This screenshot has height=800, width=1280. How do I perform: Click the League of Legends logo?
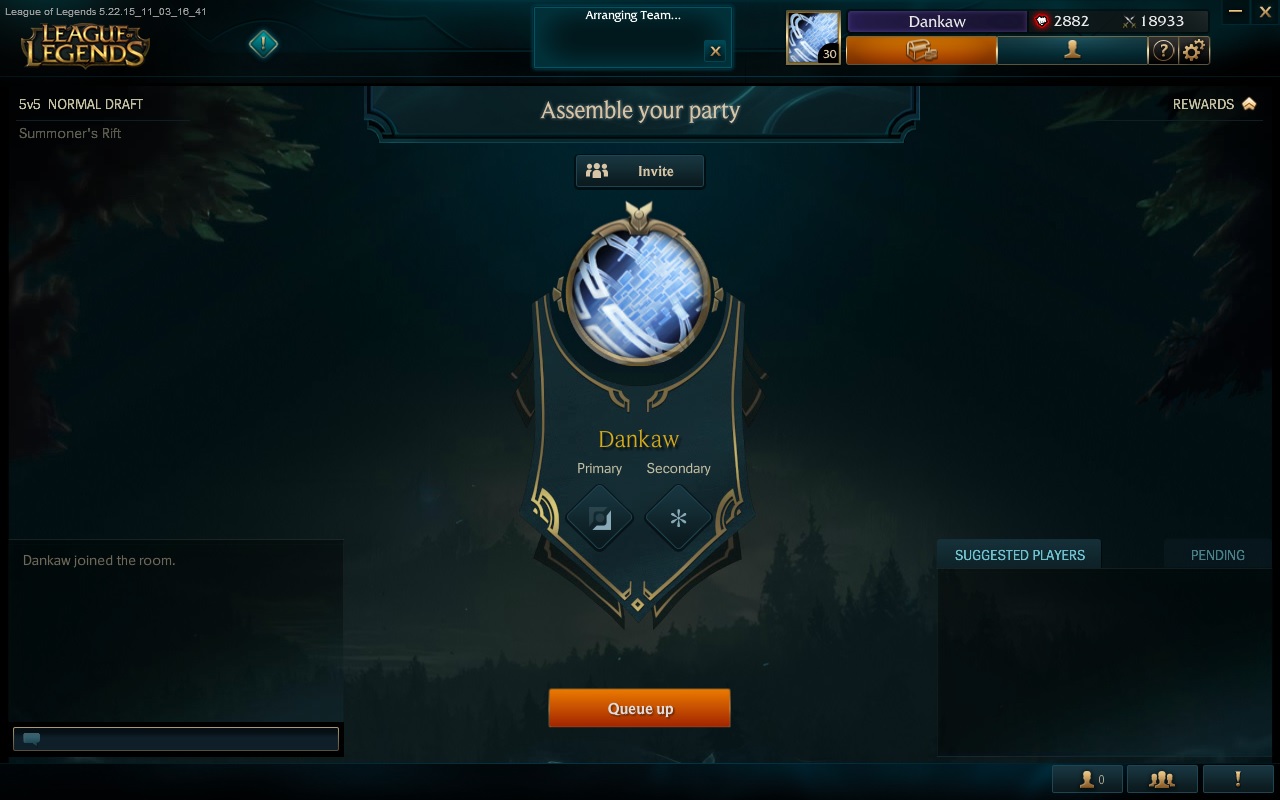(x=84, y=44)
